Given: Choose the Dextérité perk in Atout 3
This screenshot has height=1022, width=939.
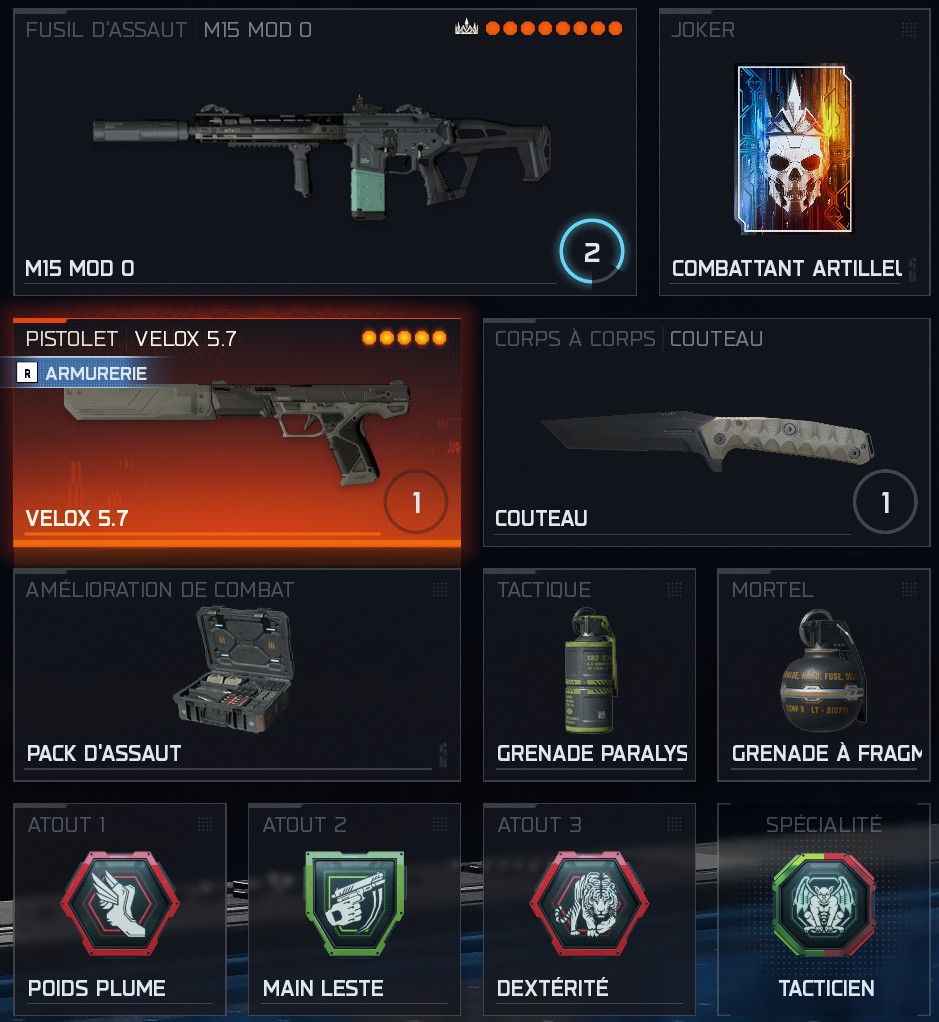Looking at the screenshot, I should (589, 909).
